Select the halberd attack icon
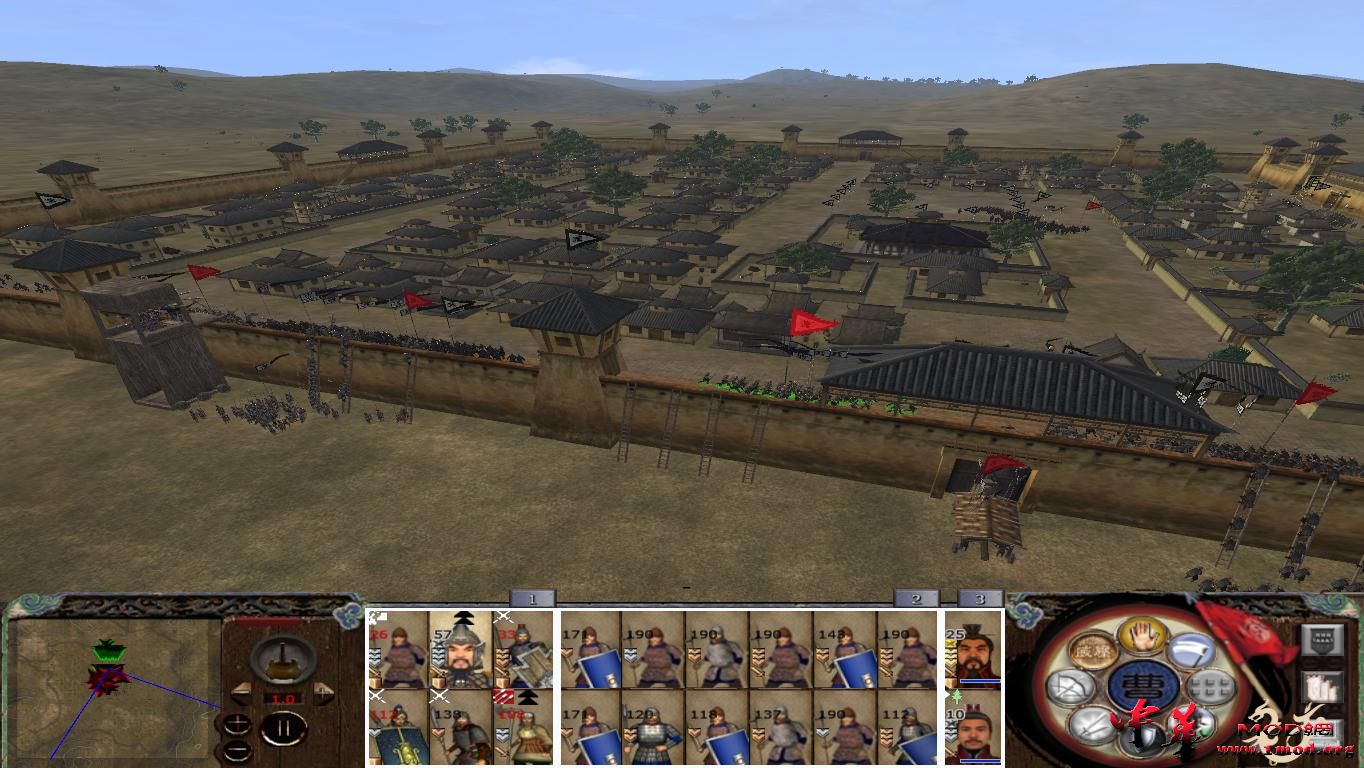1364x768 pixels. pyautogui.click(x=1194, y=652)
